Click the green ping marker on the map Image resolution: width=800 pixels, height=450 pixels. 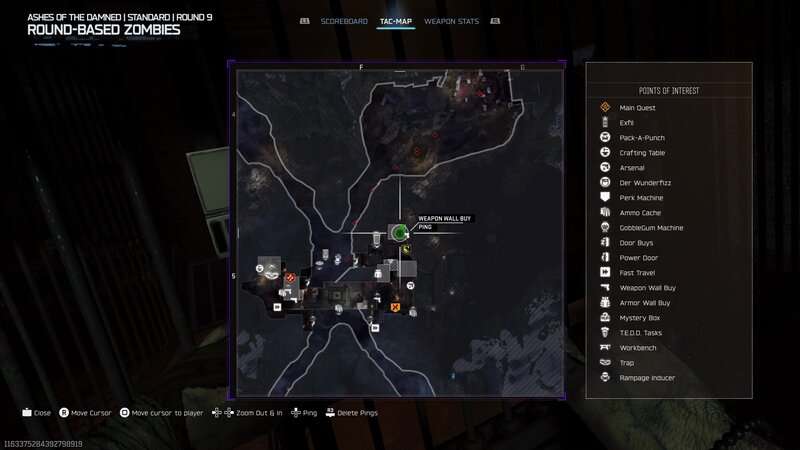(x=399, y=233)
